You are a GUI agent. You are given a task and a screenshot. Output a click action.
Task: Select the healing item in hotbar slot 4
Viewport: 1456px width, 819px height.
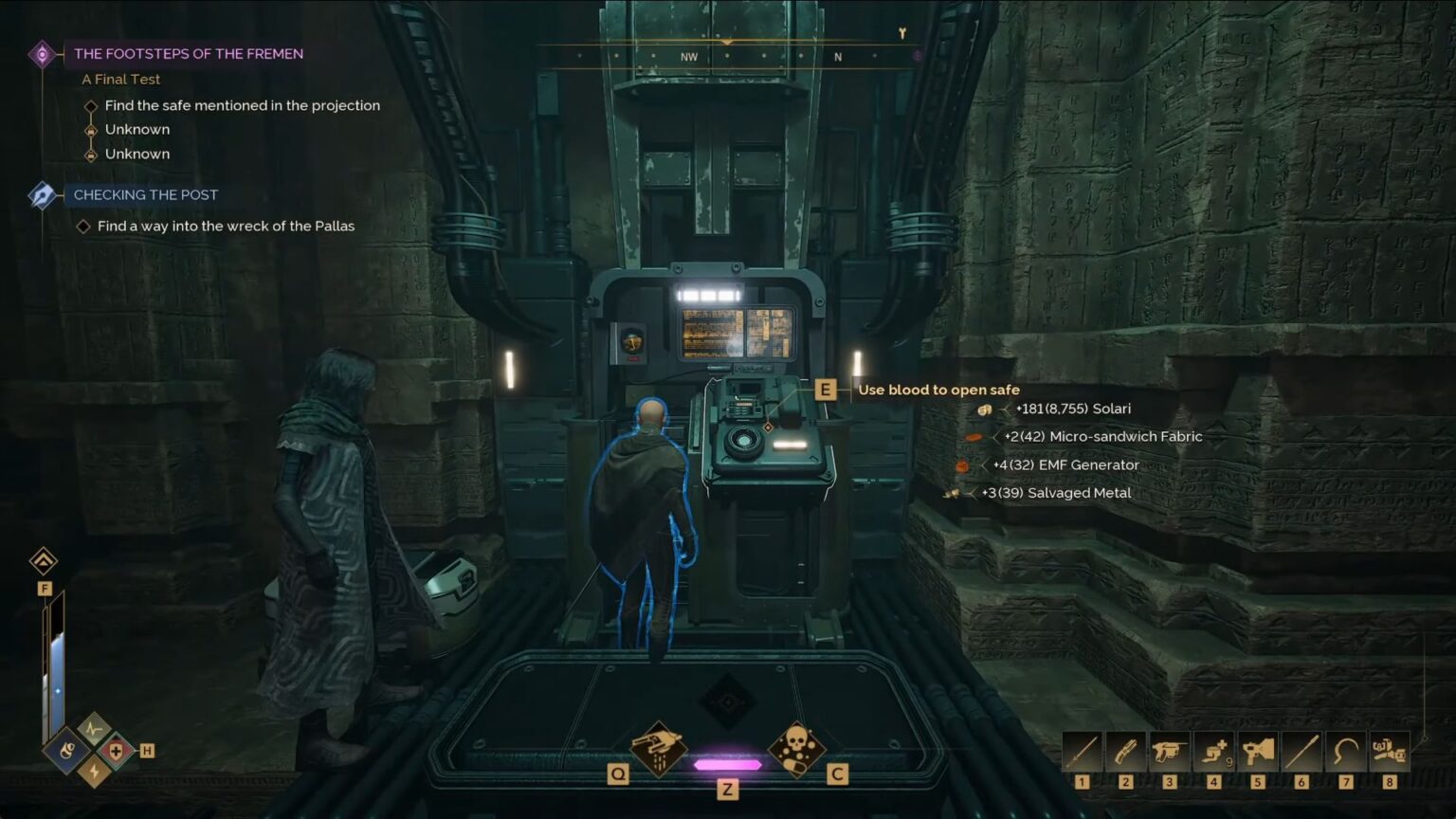point(1214,752)
